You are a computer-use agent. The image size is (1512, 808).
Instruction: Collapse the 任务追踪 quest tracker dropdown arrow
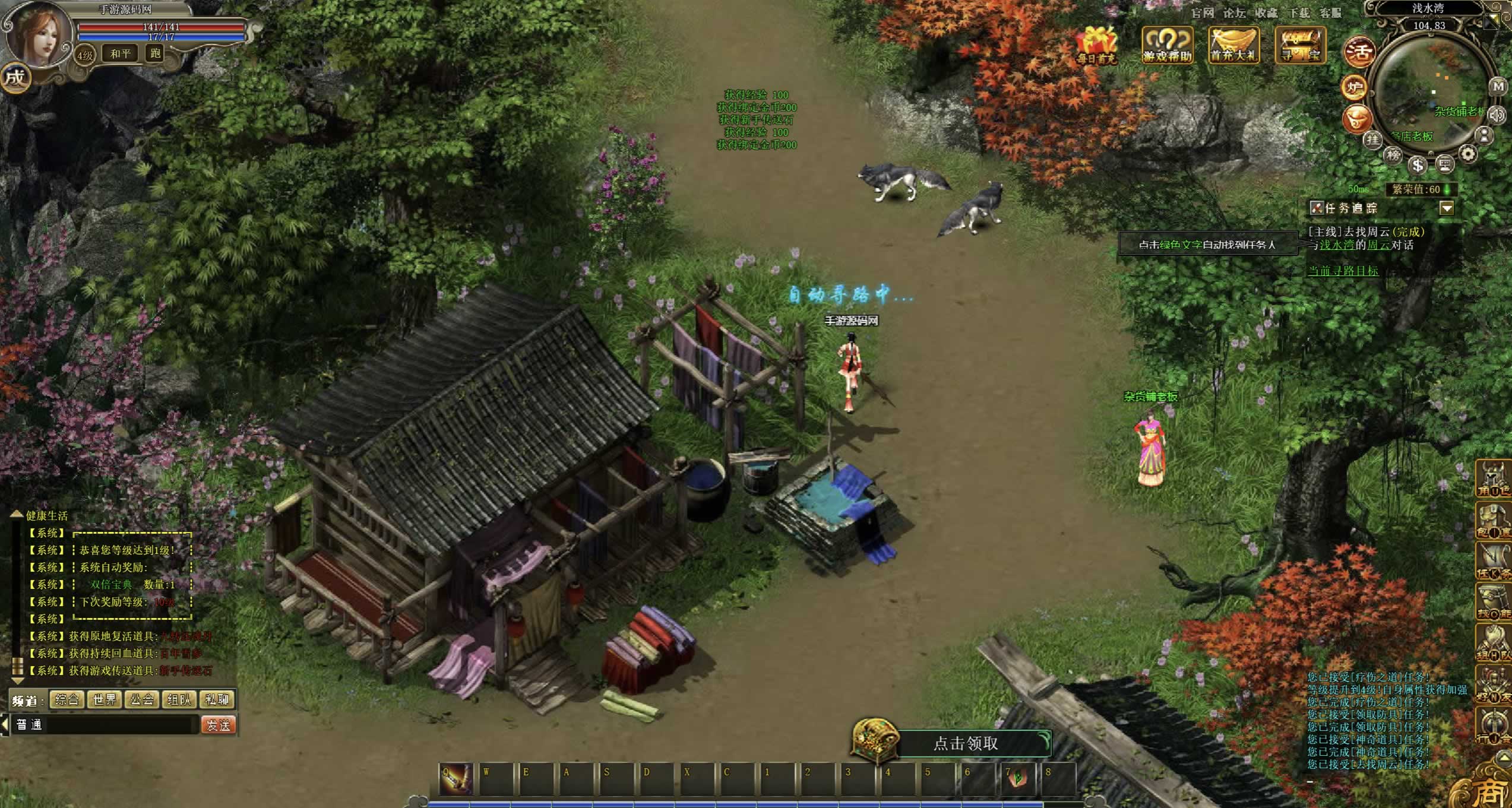pyautogui.click(x=1447, y=208)
